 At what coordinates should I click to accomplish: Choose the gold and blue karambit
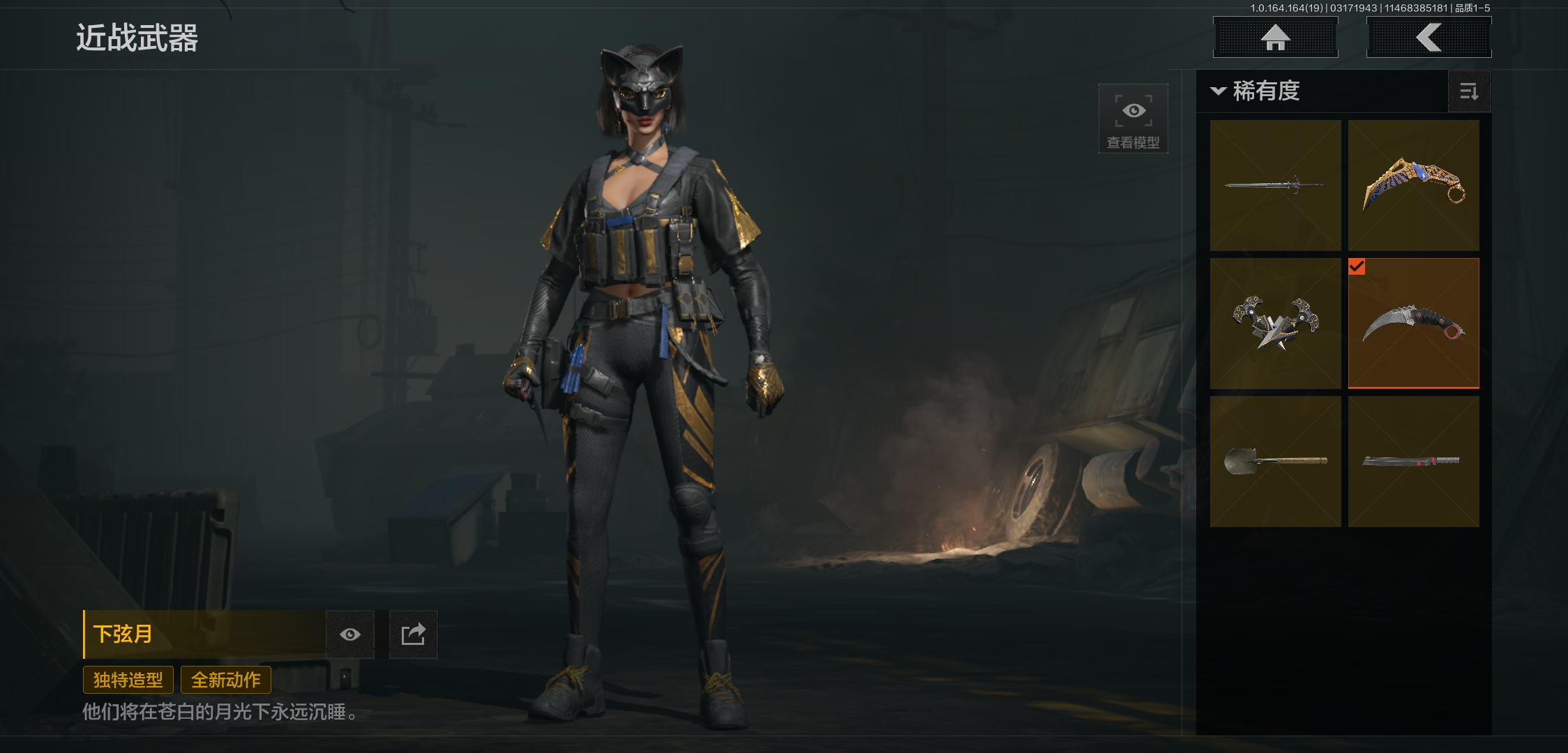[x=1413, y=185]
